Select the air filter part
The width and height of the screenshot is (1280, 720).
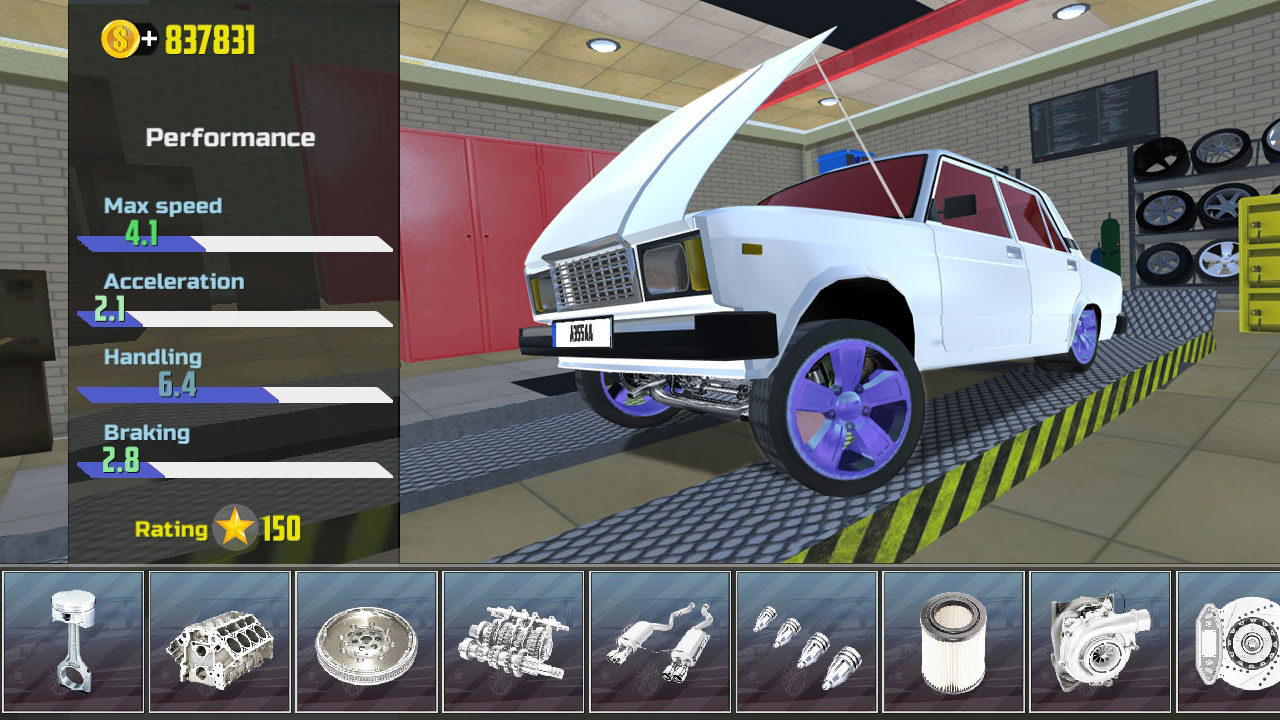coord(953,639)
